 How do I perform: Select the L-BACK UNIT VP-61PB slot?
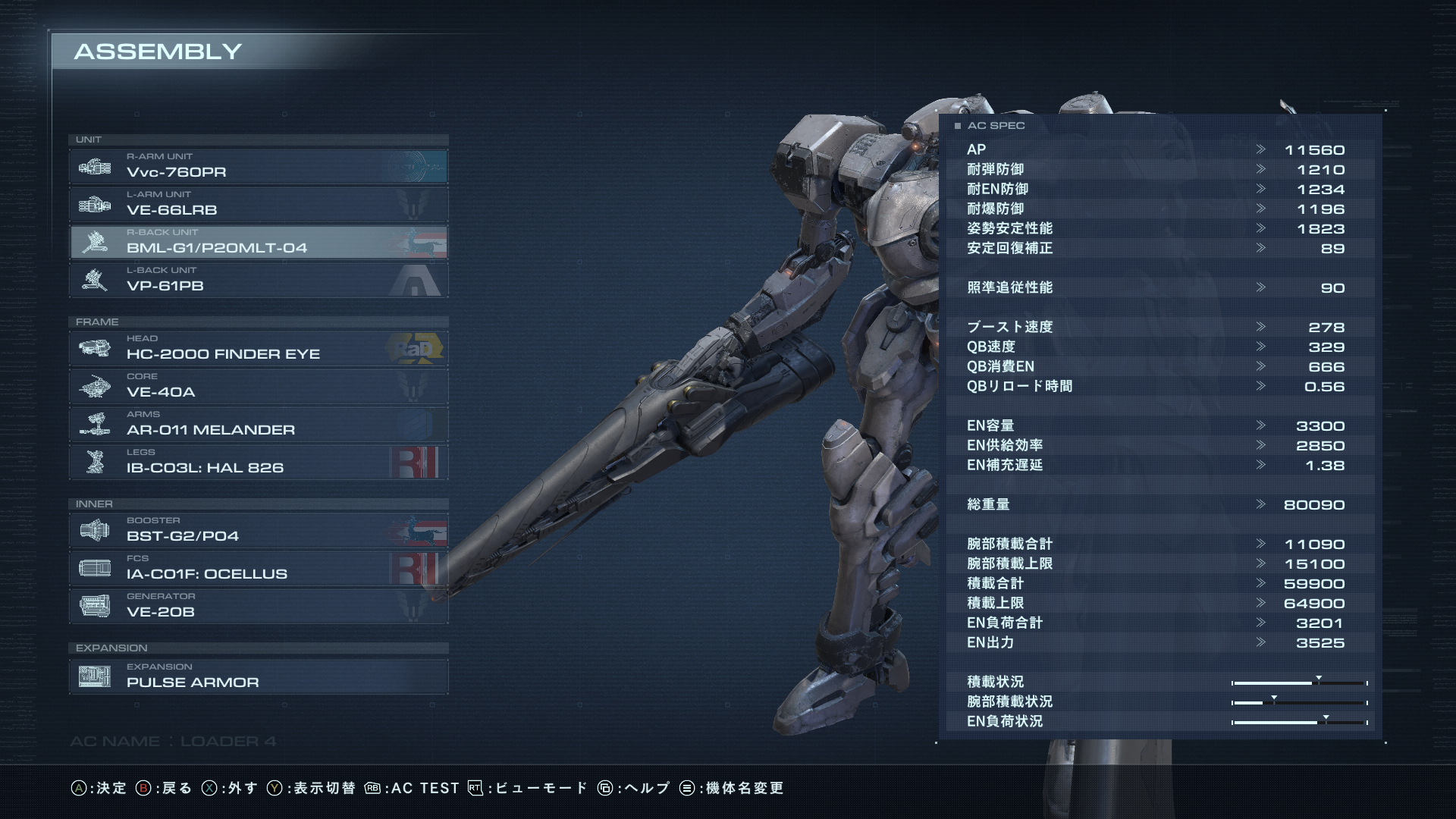[x=258, y=280]
